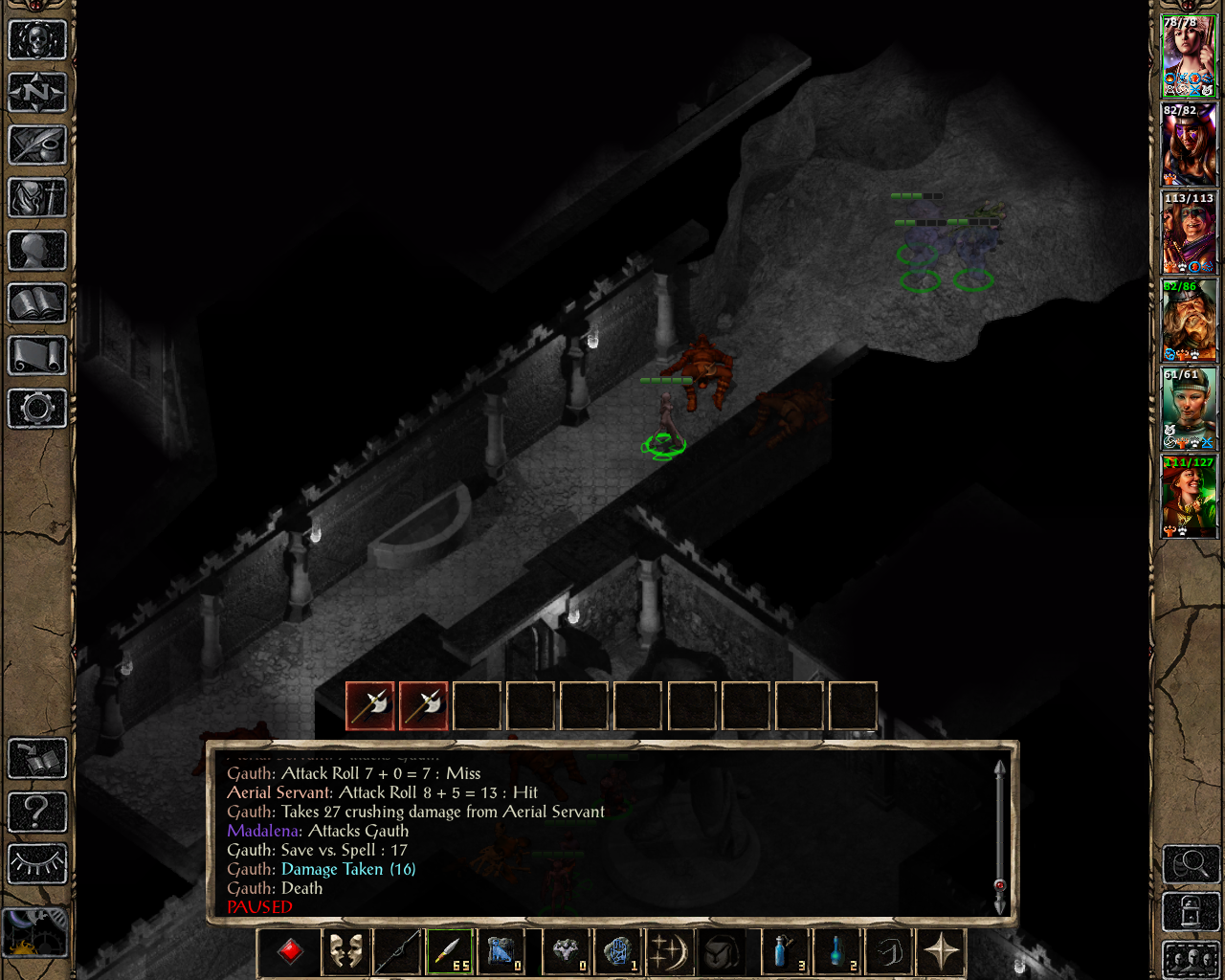The height and width of the screenshot is (980, 1225).
Task: Open the area map with the compass button
Action: click(x=37, y=93)
